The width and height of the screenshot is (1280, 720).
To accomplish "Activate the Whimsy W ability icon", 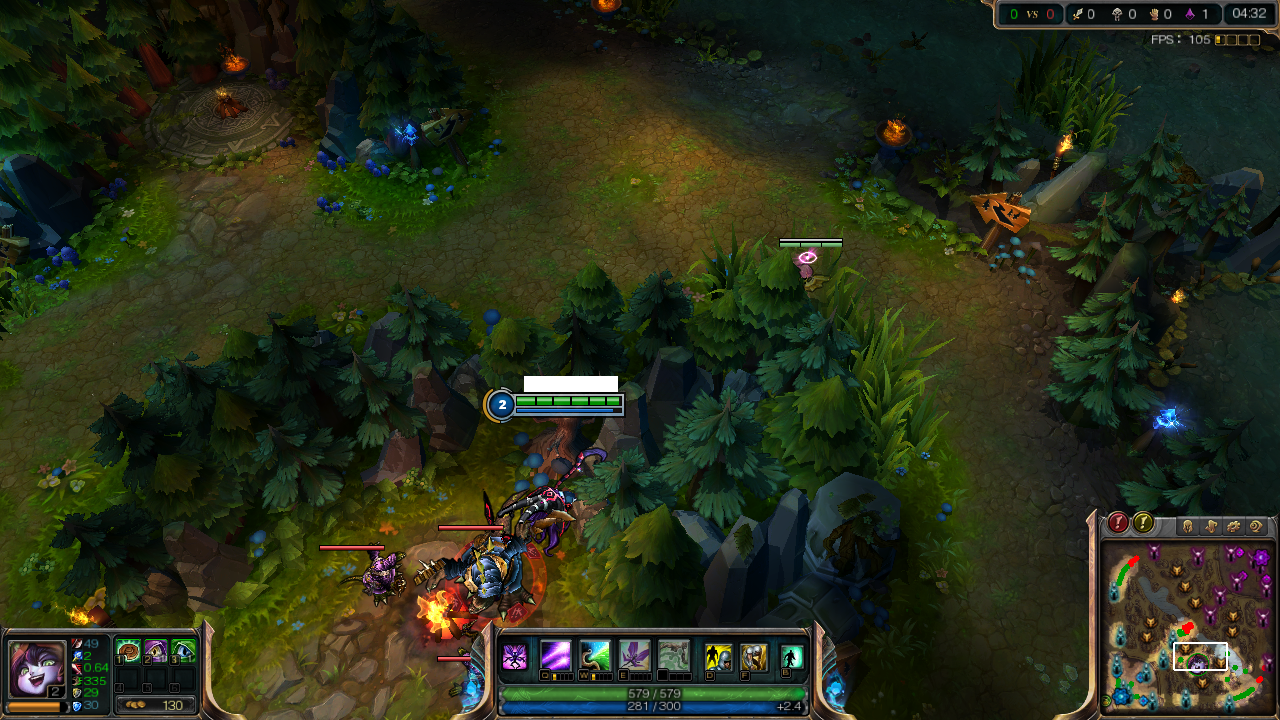I will coord(595,656).
